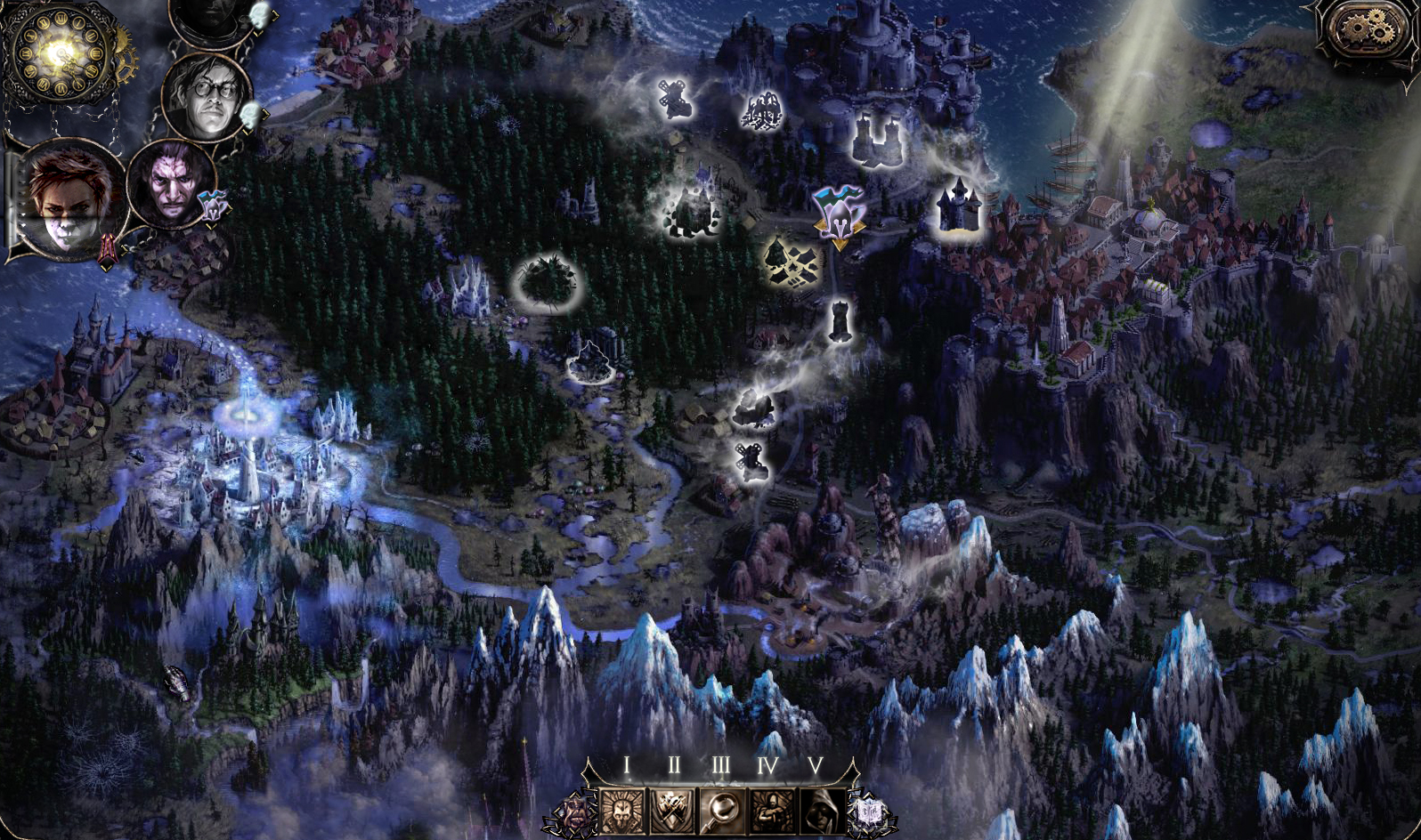1421x840 pixels.
Task: Select the skull emblem icon for chapter I
Action: pyautogui.click(x=622, y=809)
